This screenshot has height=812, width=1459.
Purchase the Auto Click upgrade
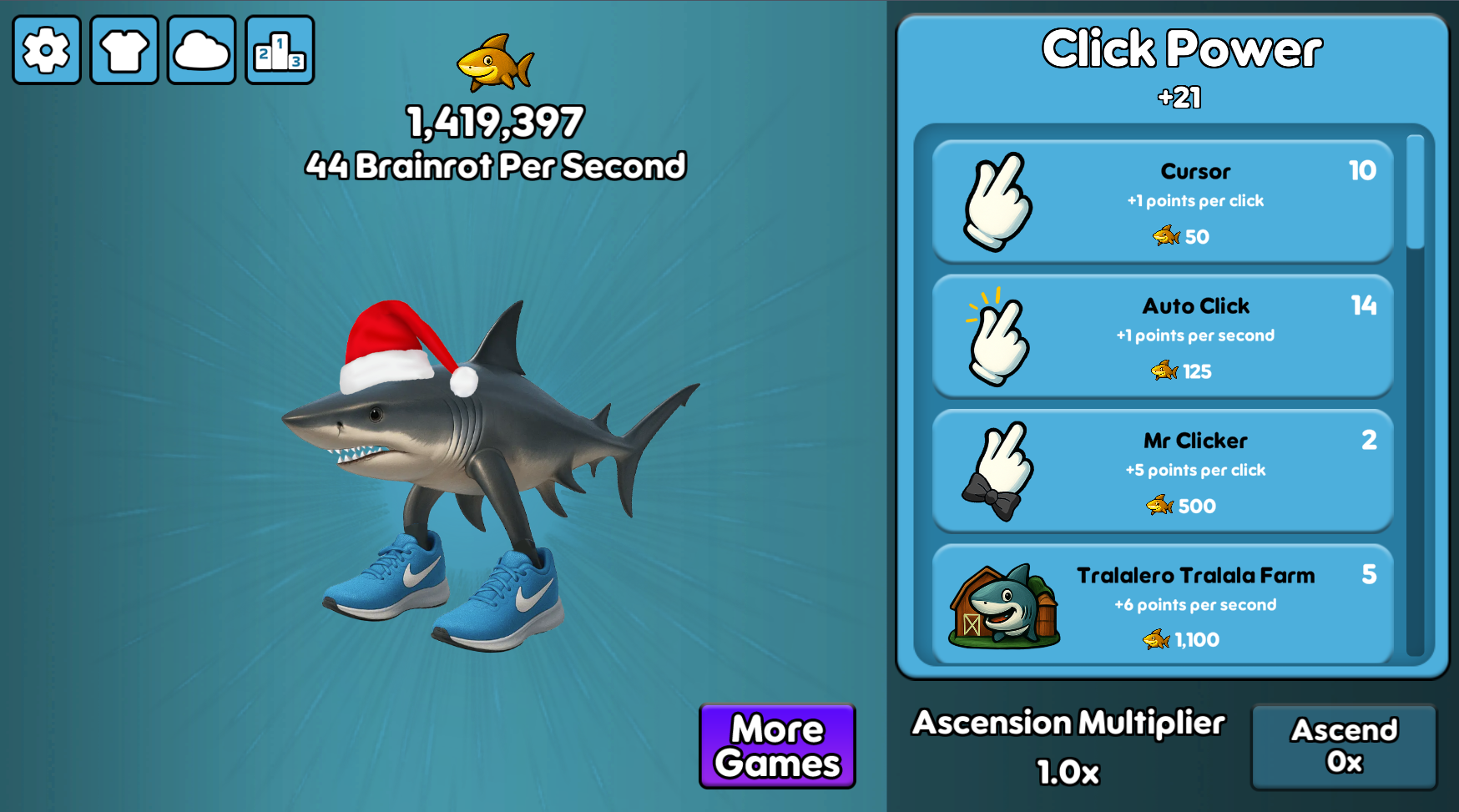(x=1162, y=336)
